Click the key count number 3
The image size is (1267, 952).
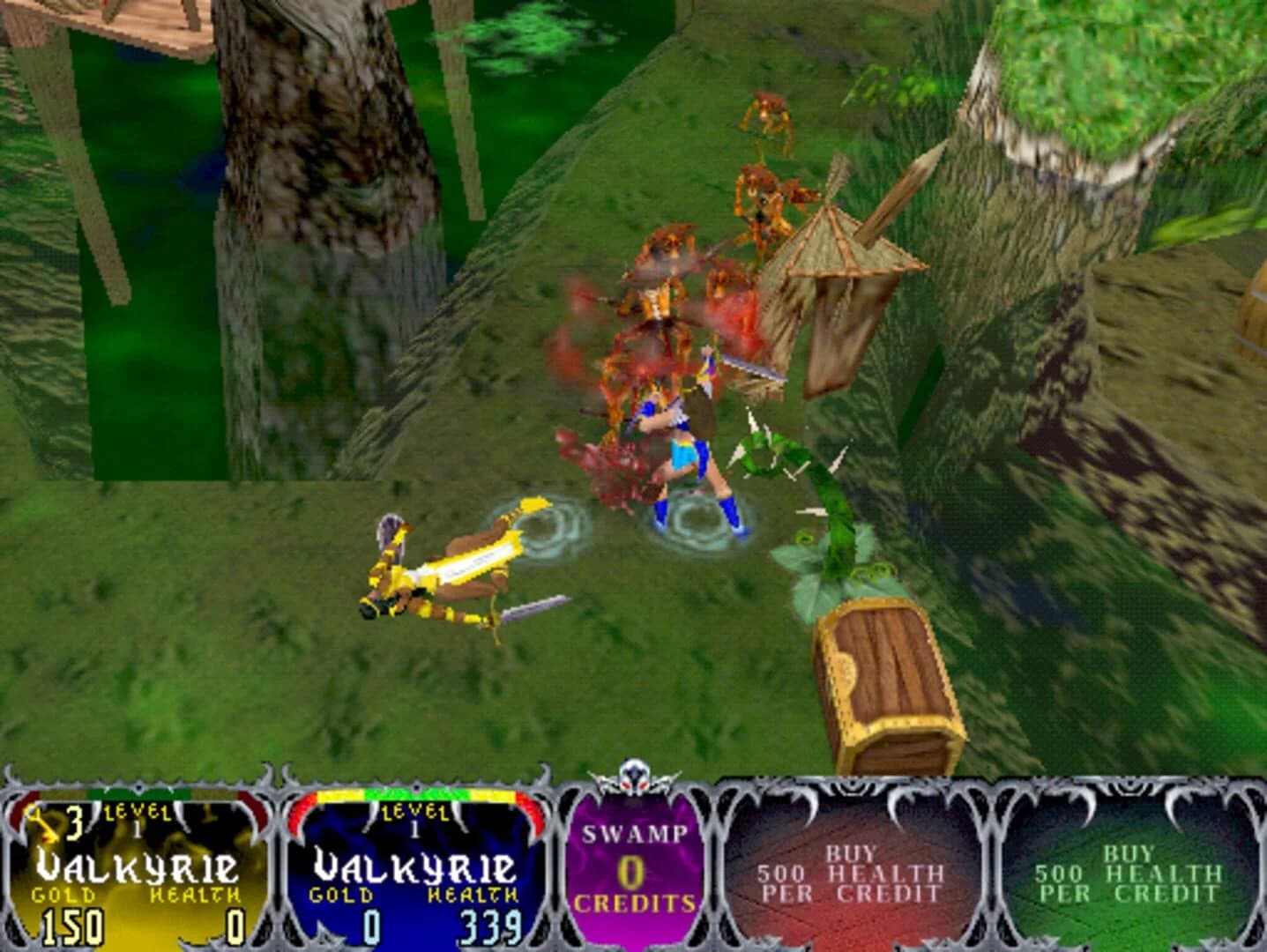pos(75,824)
